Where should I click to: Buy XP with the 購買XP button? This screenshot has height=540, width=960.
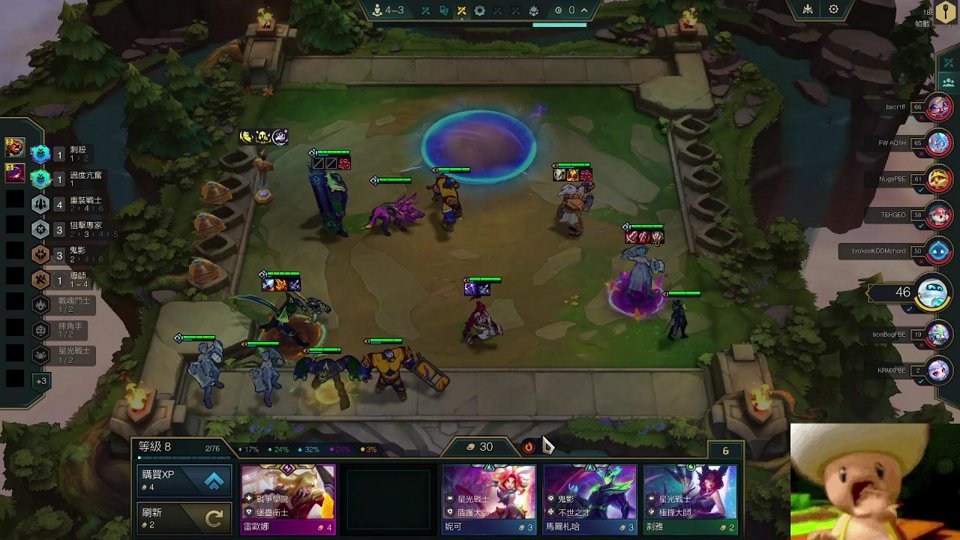pyautogui.click(x=185, y=481)
